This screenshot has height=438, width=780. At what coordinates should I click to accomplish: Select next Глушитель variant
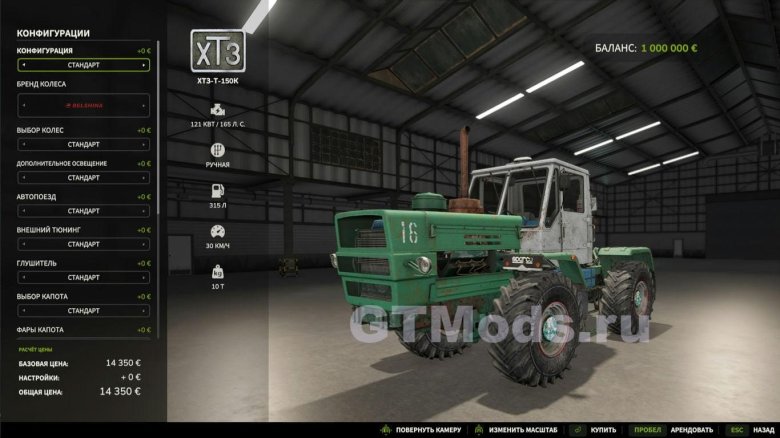point(144,277)
